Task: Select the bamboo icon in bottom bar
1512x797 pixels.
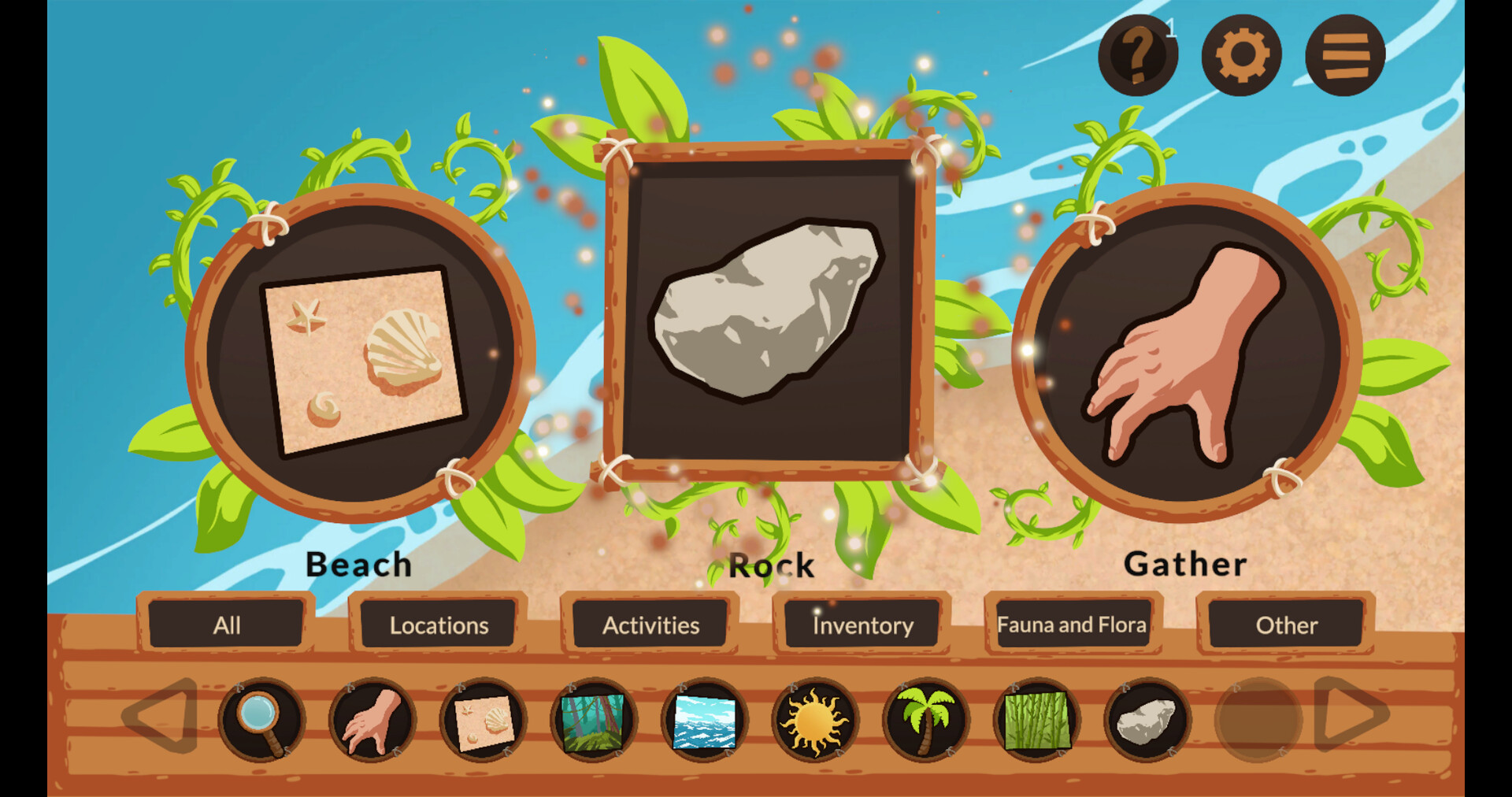Action: tap(1036, 721)
